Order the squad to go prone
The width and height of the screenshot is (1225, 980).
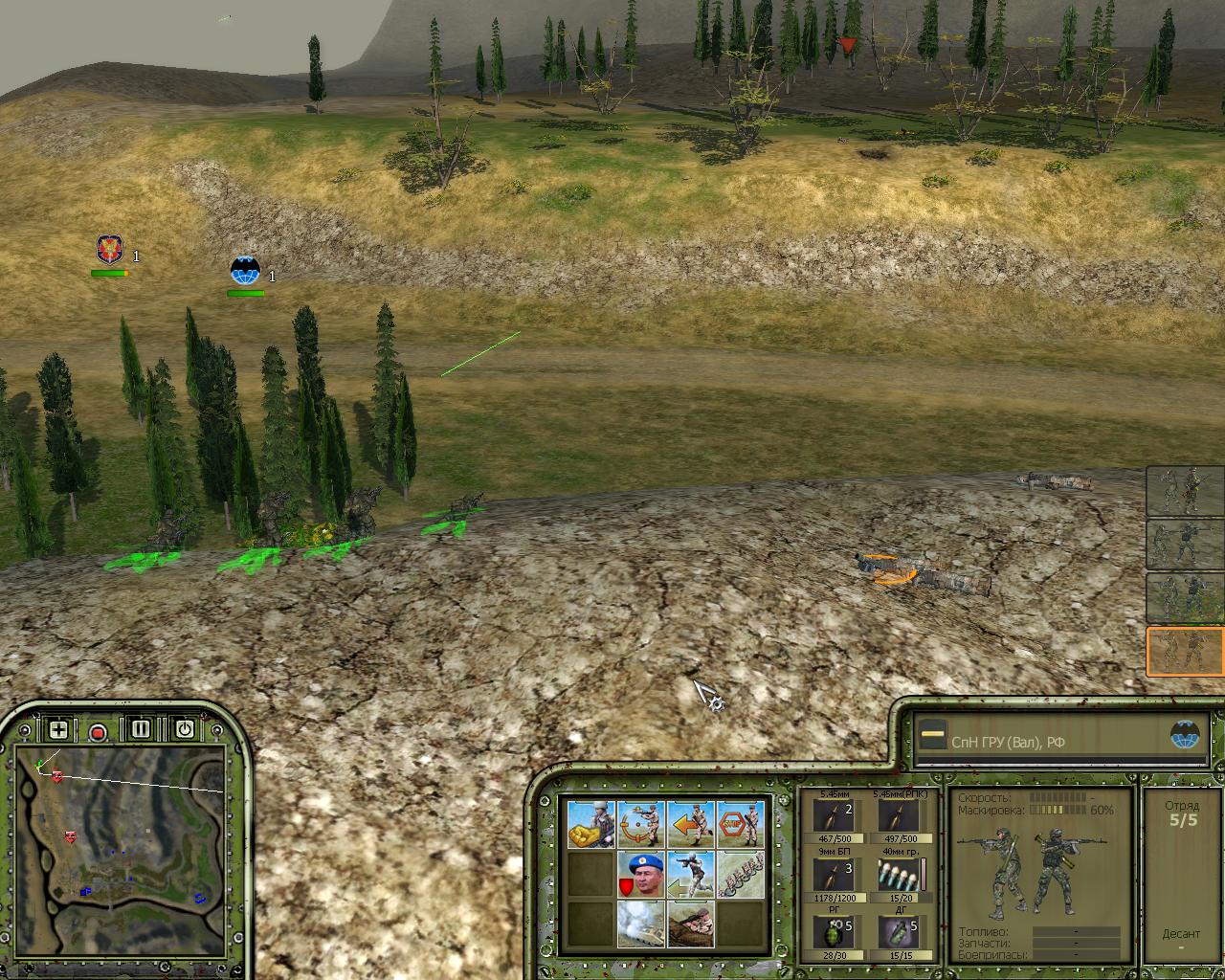(x=691, y=924)
